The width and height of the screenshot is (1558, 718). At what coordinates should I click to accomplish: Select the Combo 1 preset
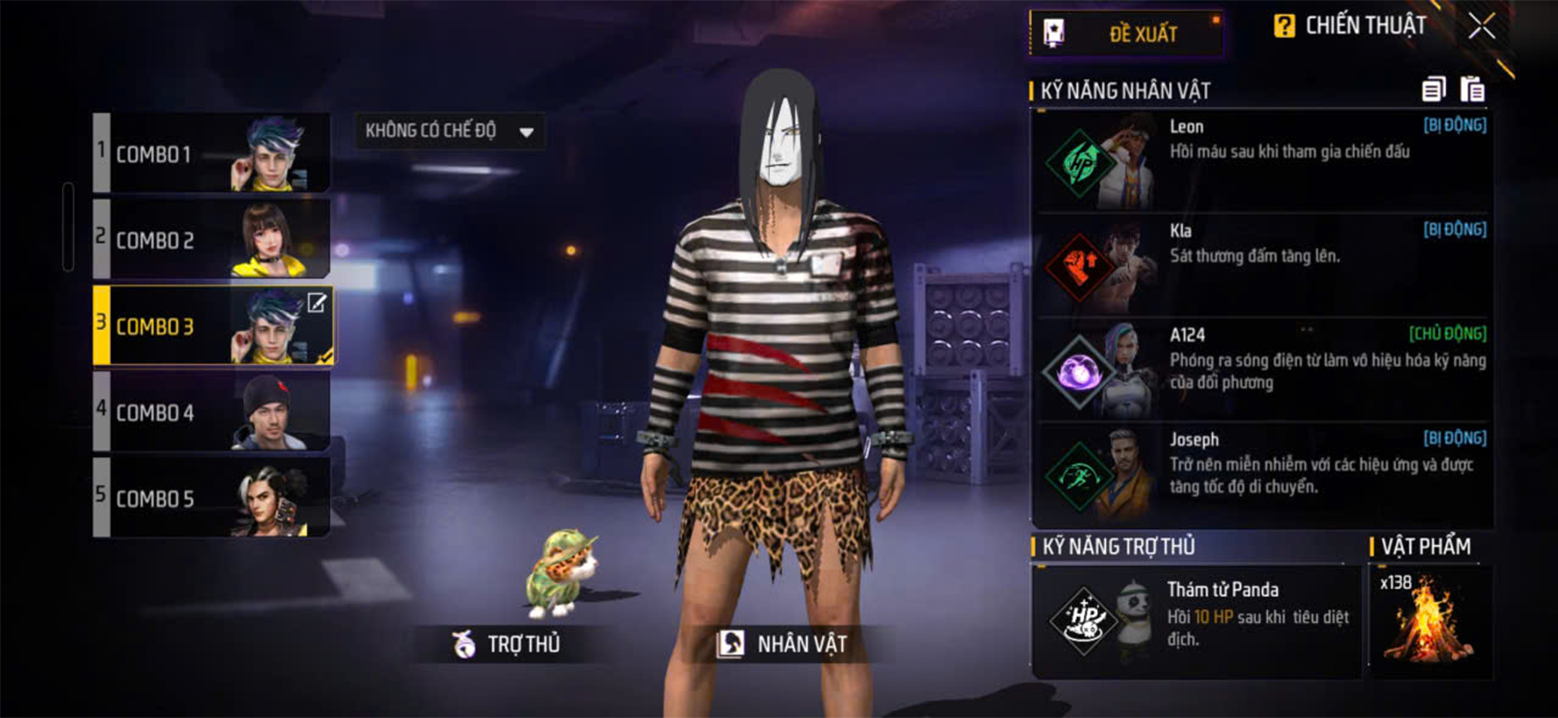point(212,154)
